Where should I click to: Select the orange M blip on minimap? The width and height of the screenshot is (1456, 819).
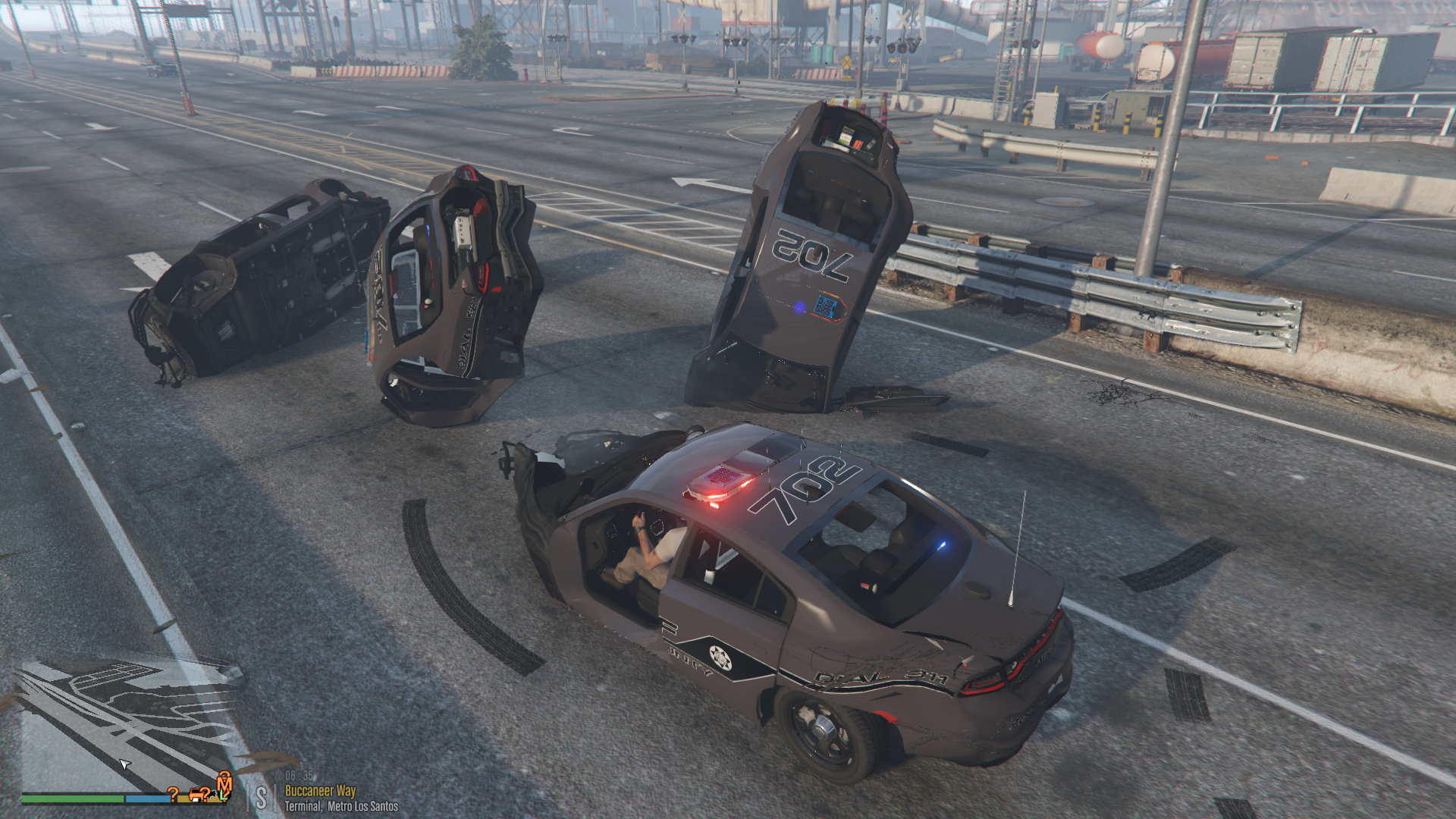[224, 784]
